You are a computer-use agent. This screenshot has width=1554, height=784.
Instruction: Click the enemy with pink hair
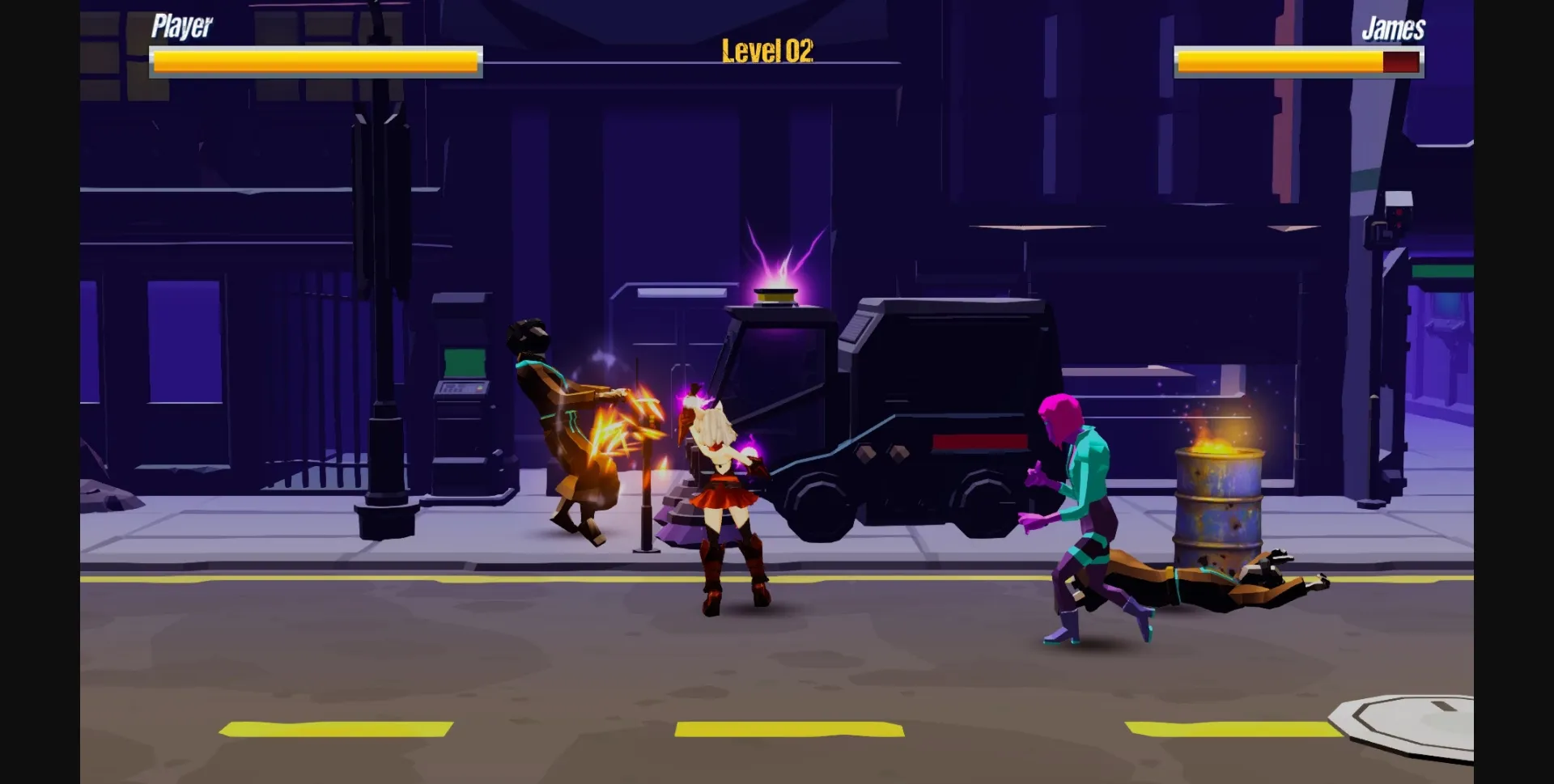pos(1085,494)
